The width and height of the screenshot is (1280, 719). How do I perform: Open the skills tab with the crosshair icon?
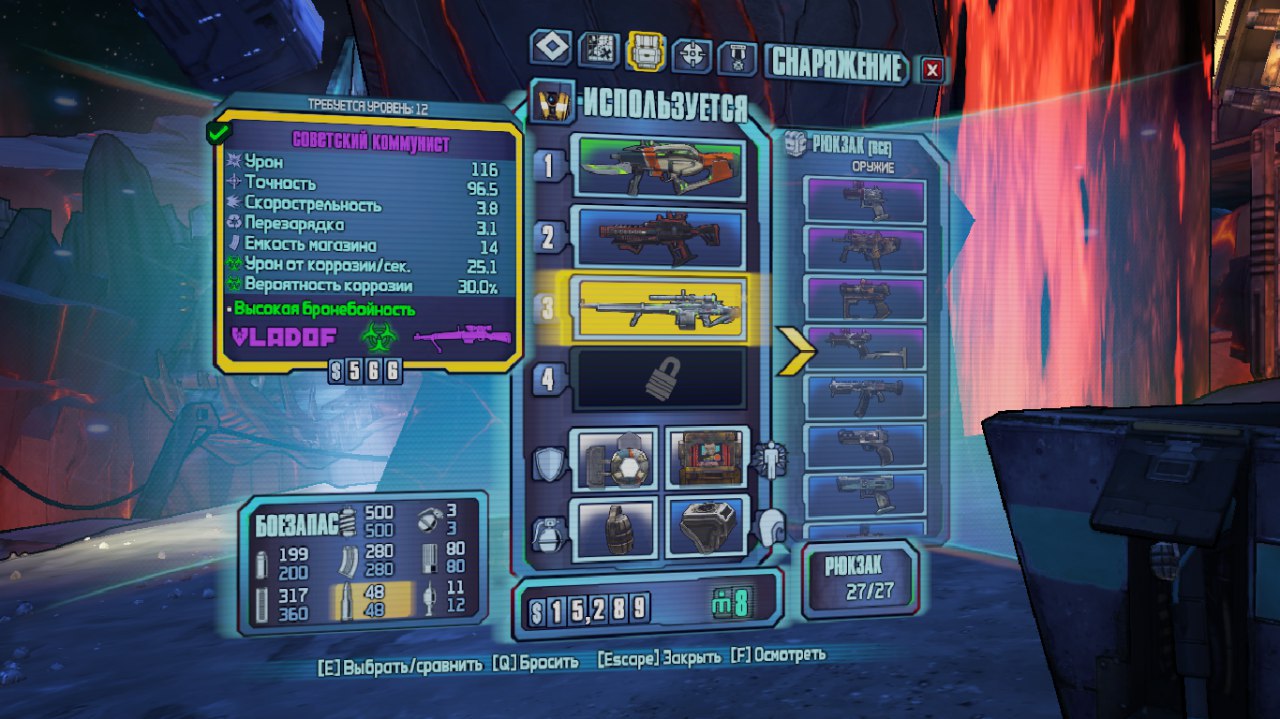[x=691, y=54]
